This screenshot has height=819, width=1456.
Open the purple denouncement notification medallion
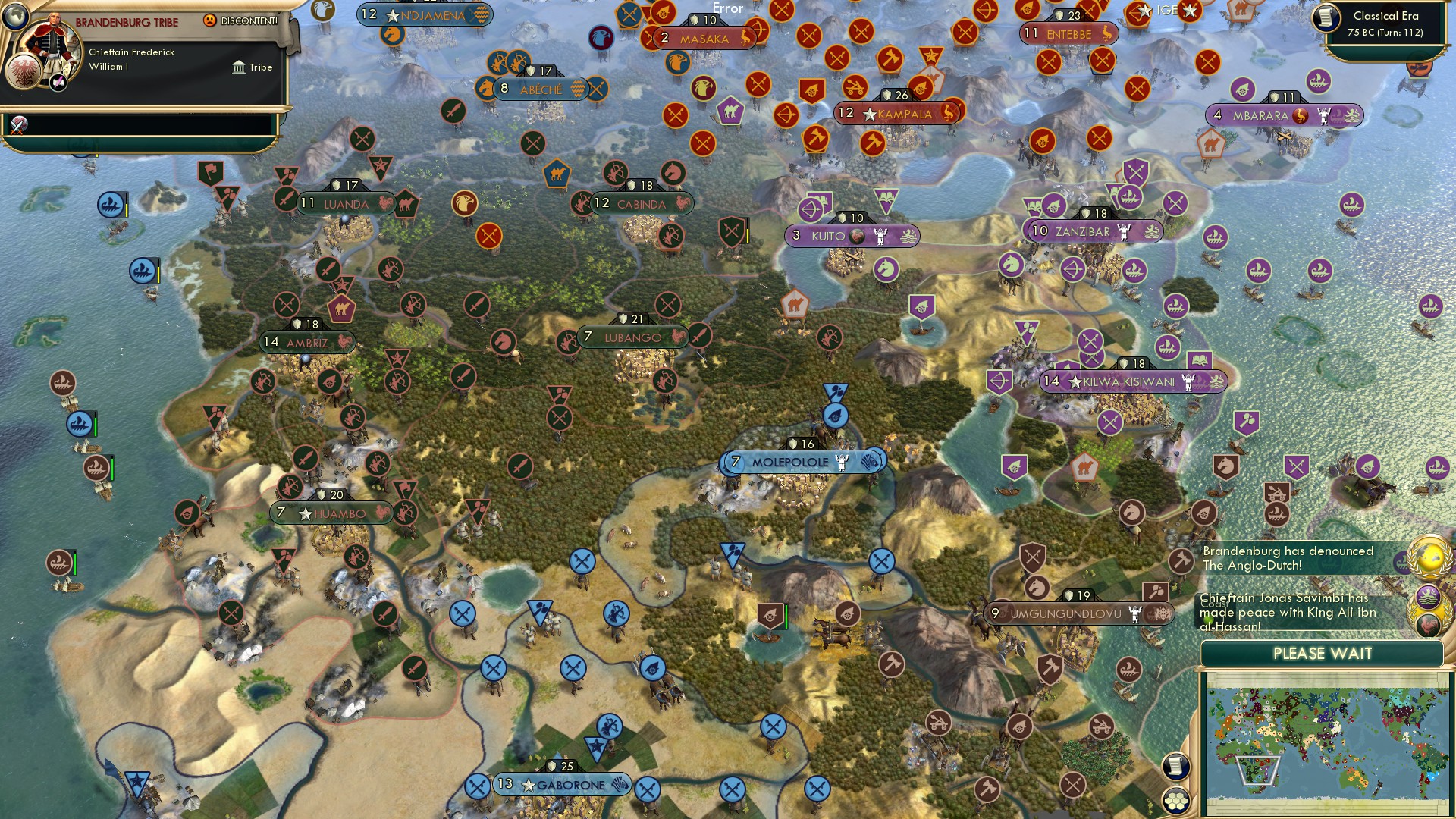click(x=1429, y=595)
